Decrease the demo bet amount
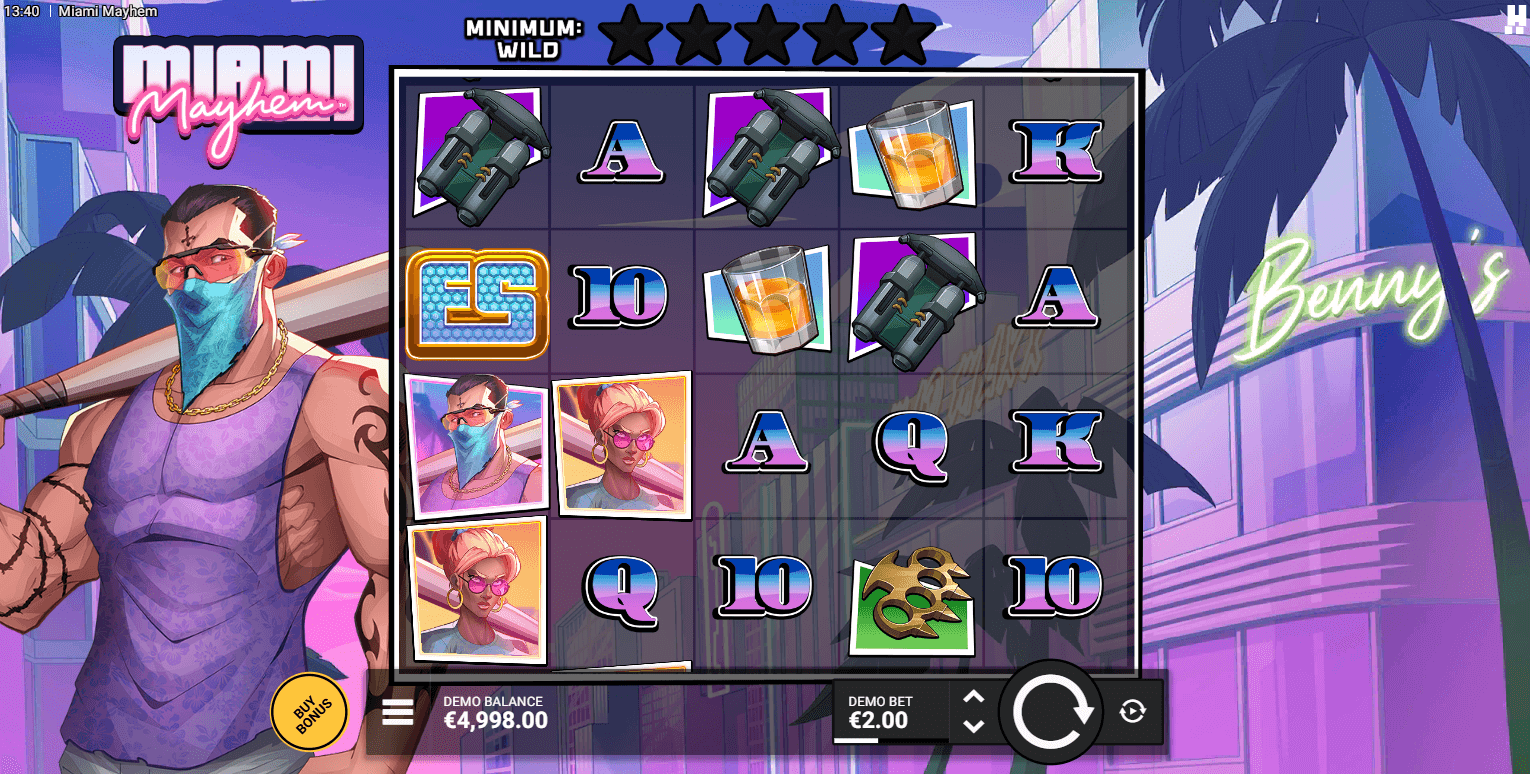 point(974,726)
